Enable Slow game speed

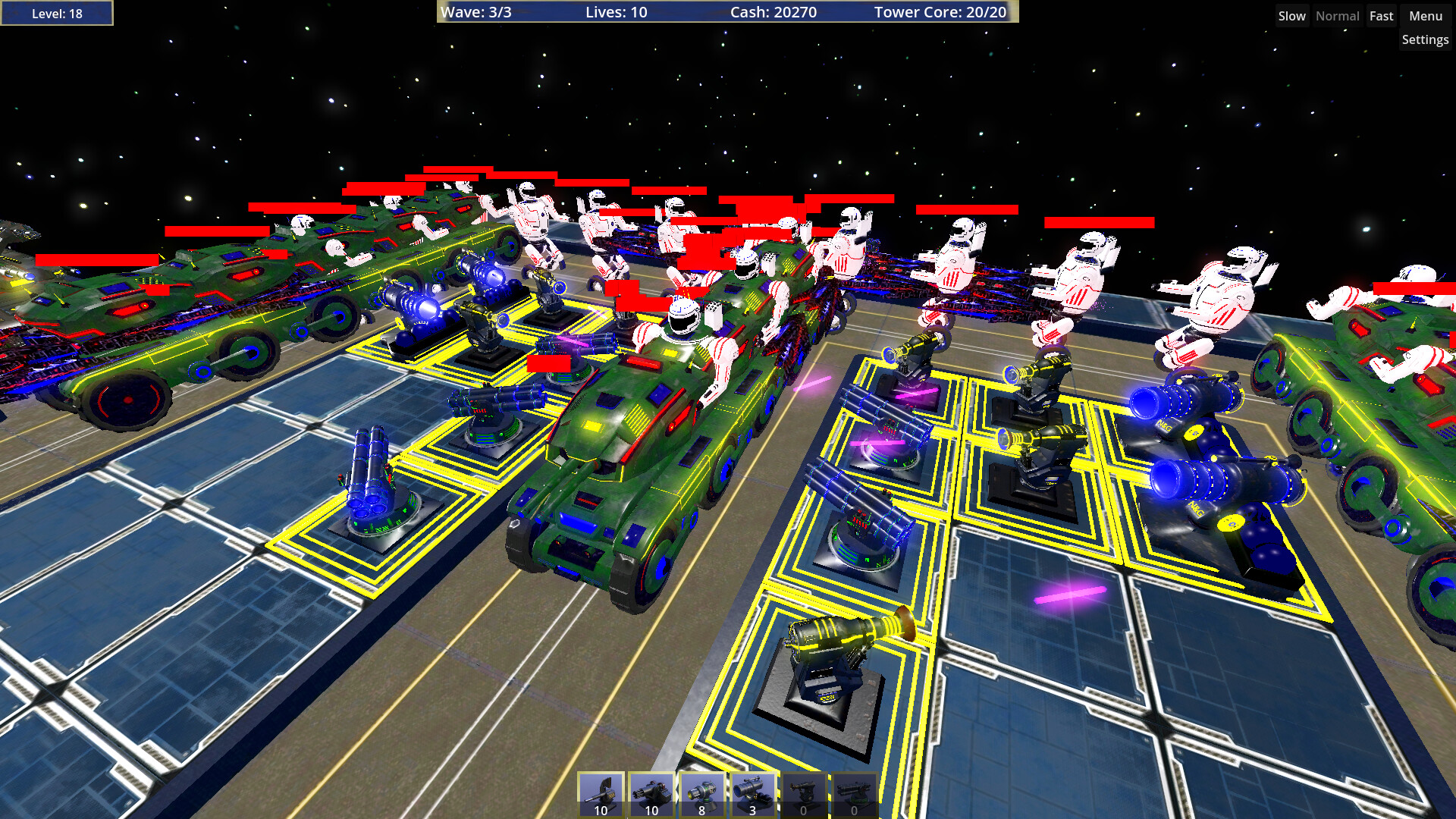pyautogui.click(x=1291, y=15)
